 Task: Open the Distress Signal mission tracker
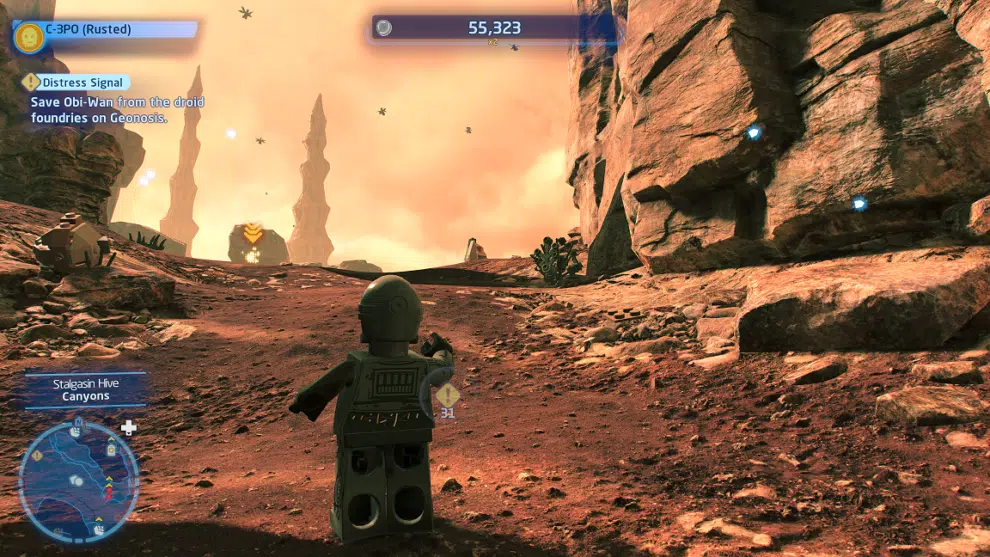tap(76, 83)
